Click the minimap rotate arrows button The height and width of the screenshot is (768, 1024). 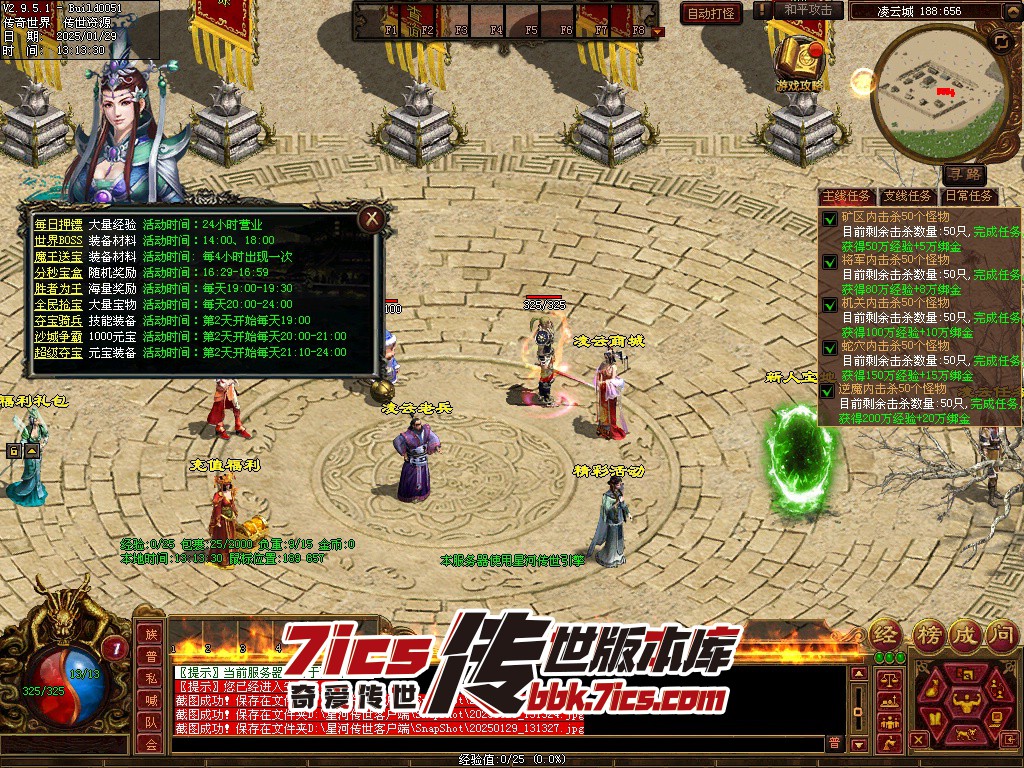(1001, 41)
